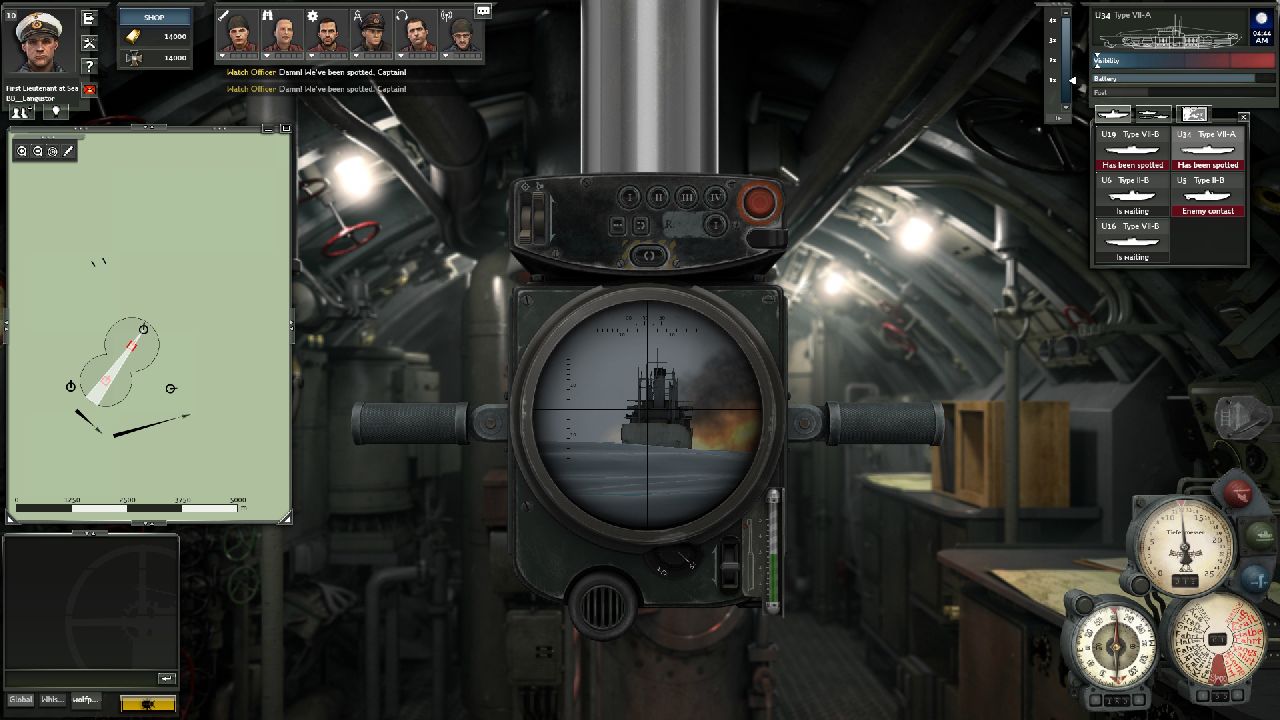The image size is (1280, 720).
Task: Collapse the map panel with its chevron
Action: (x=148, y=127)
